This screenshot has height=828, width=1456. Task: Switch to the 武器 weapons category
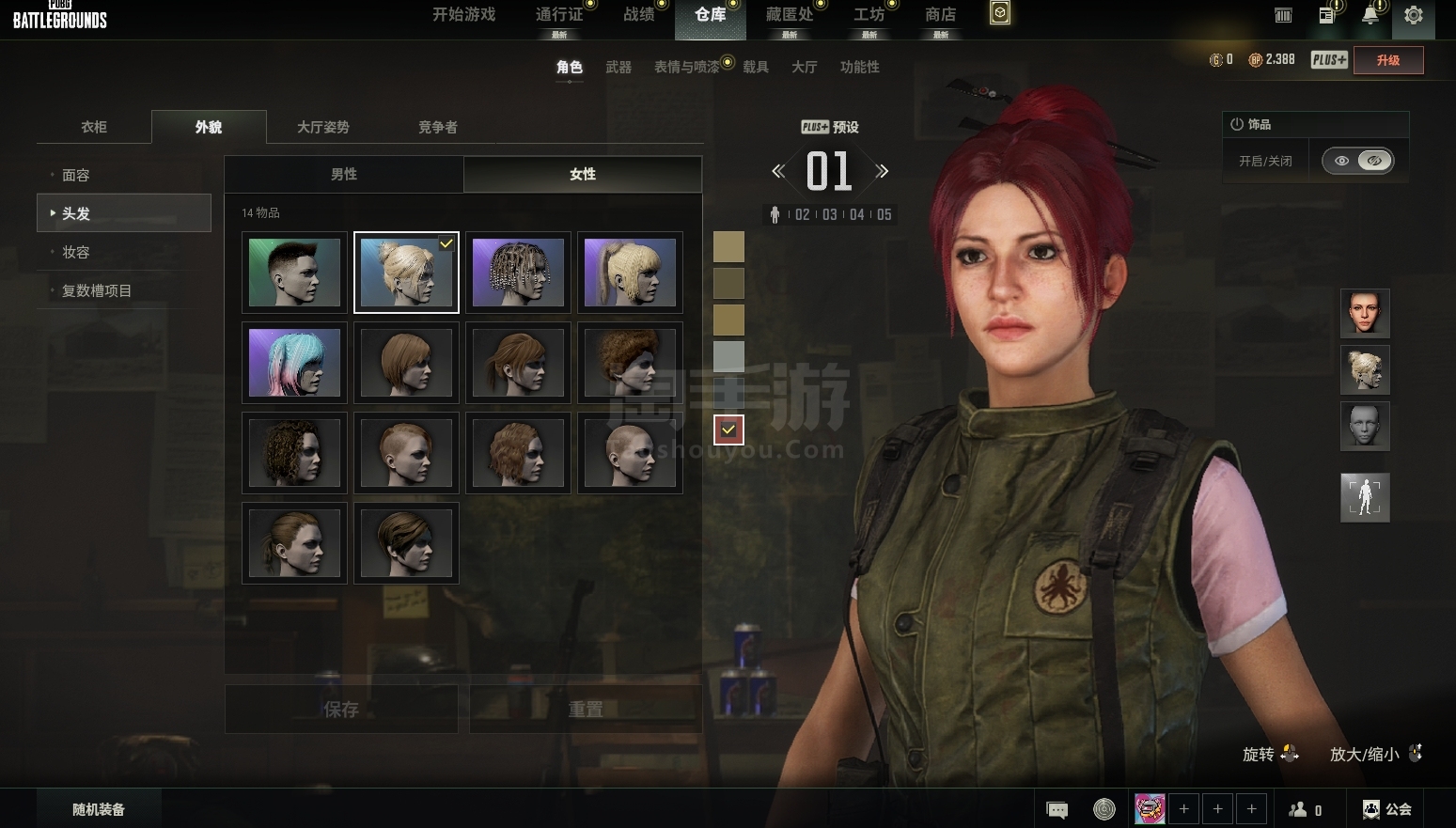click(618, 67)
